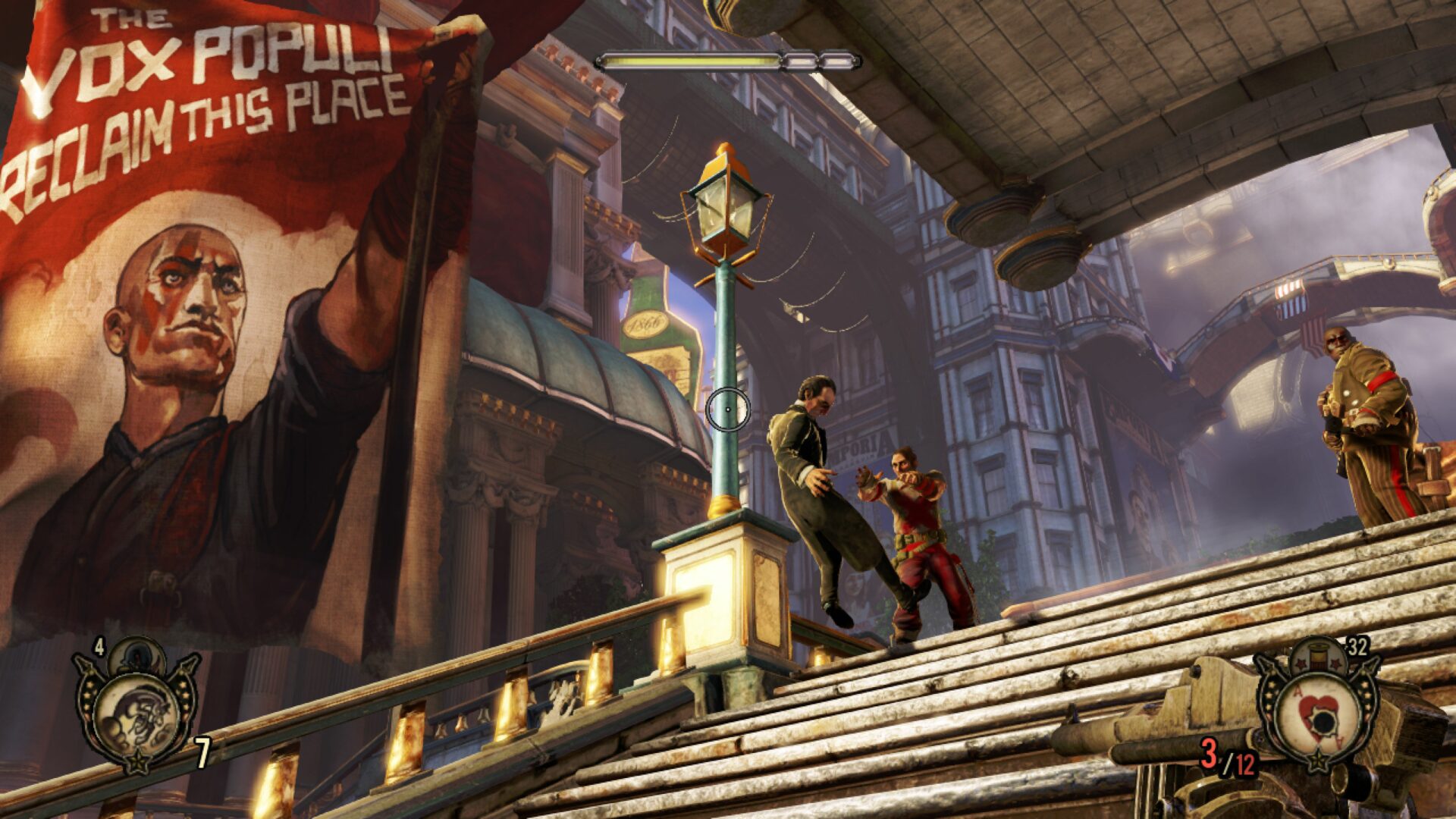The height and width of the screenshot is (819, 1456).
Task: Click the small secondary vigor icon above the emblem
Action: pos(136,656)
